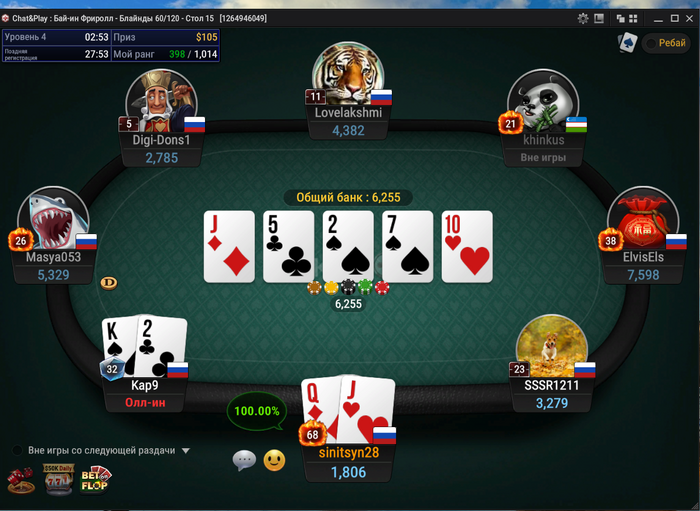Select Masya053's shark avatar
This screenshot has height=511, width=700.
[x=51, y=220]
